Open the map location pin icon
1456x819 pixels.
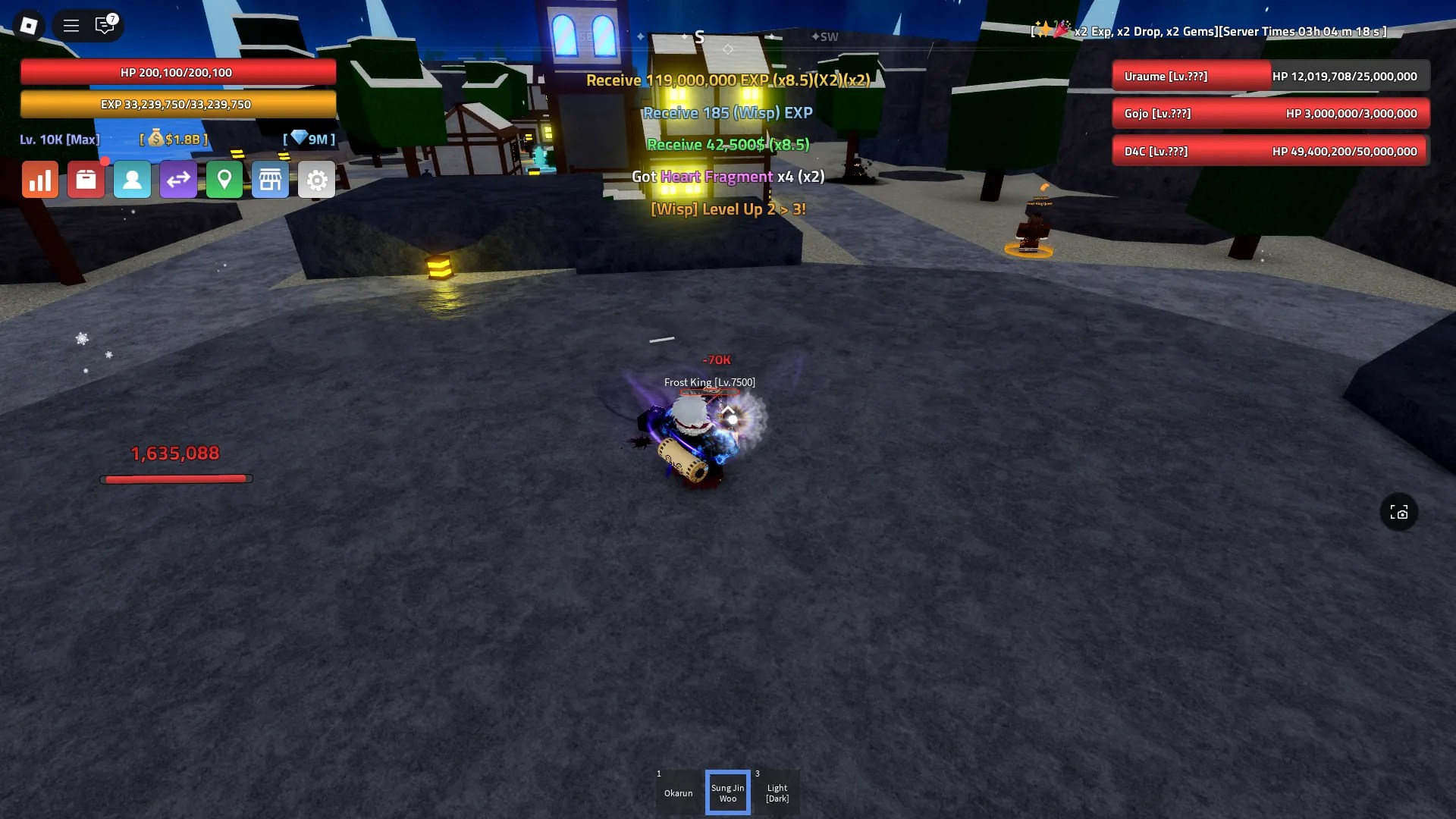(x=224, y=180)
